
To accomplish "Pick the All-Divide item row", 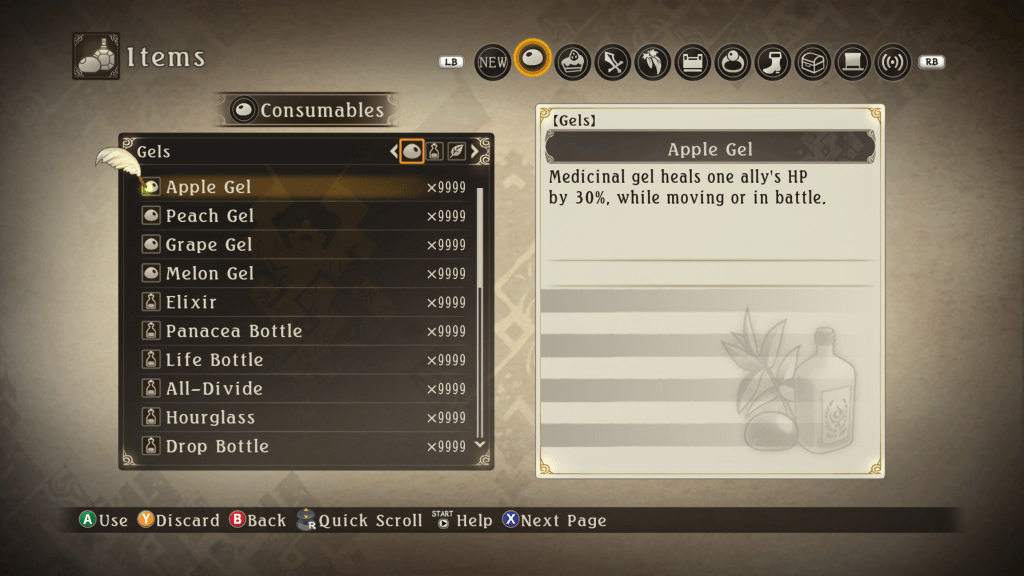I will coord(214,389).
